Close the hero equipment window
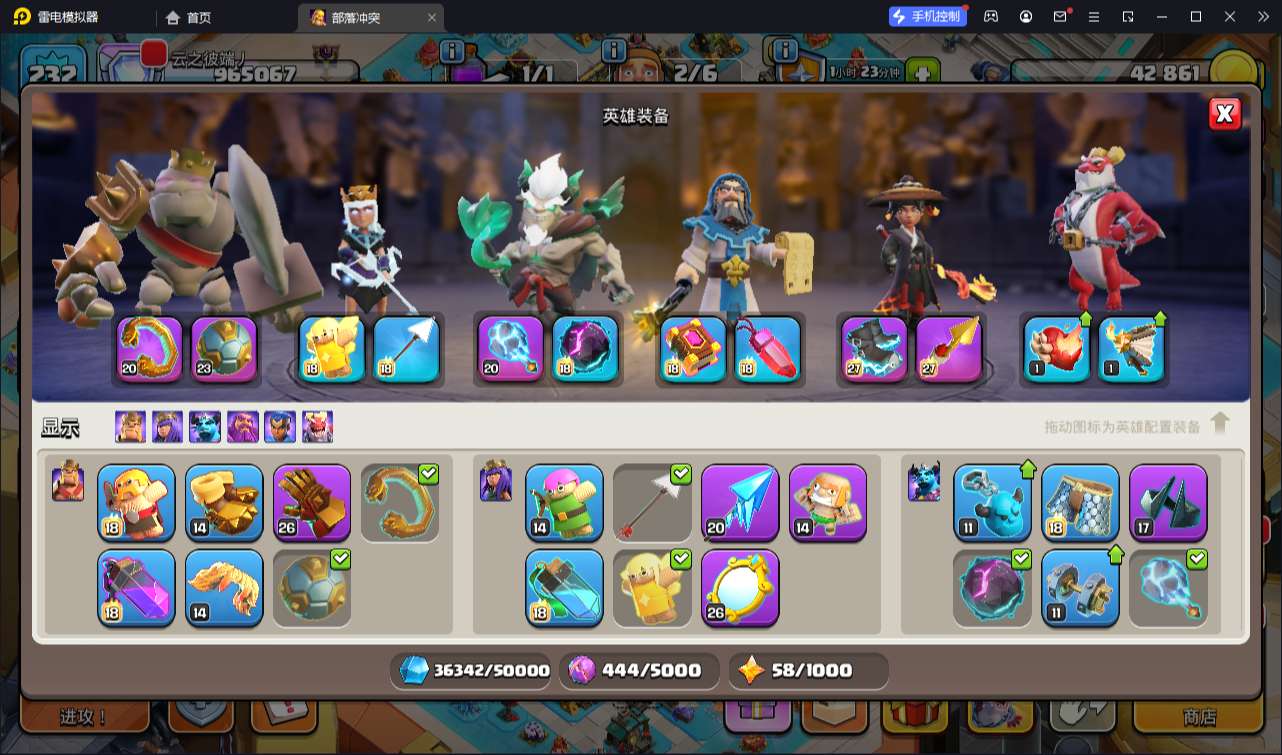This screenshot has height=755, width=1282. tap(1224, 114)
